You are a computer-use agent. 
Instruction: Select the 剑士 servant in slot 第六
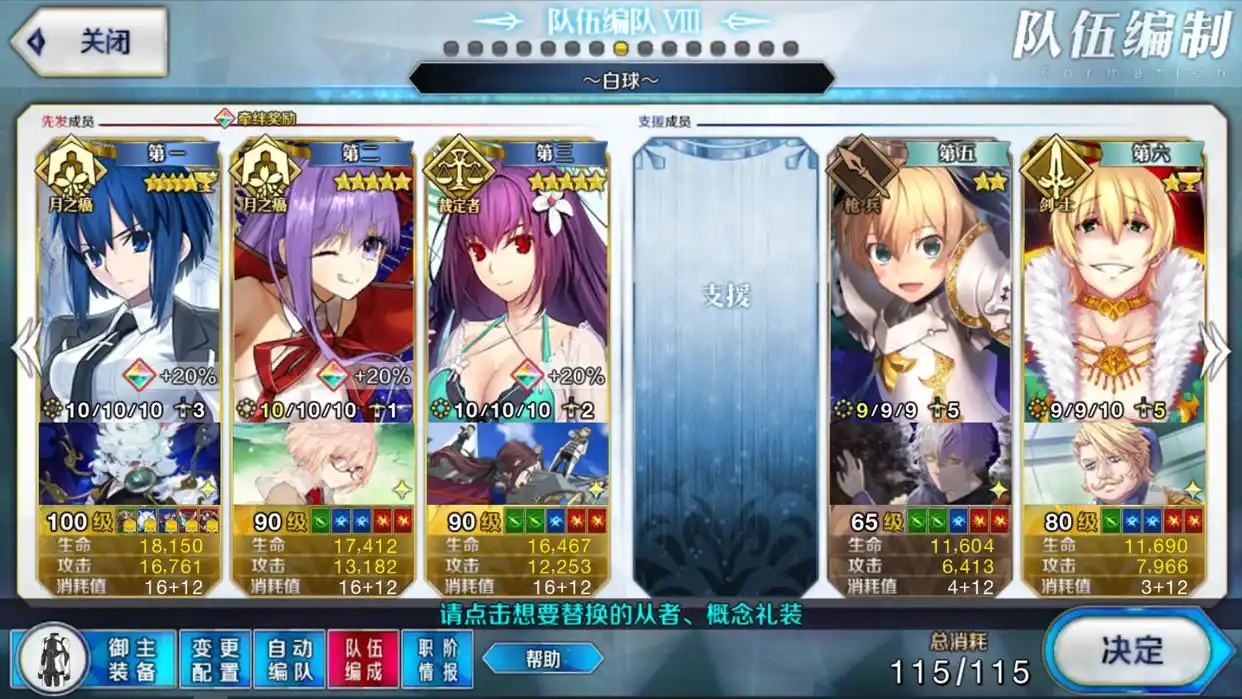coord(1114,280)
